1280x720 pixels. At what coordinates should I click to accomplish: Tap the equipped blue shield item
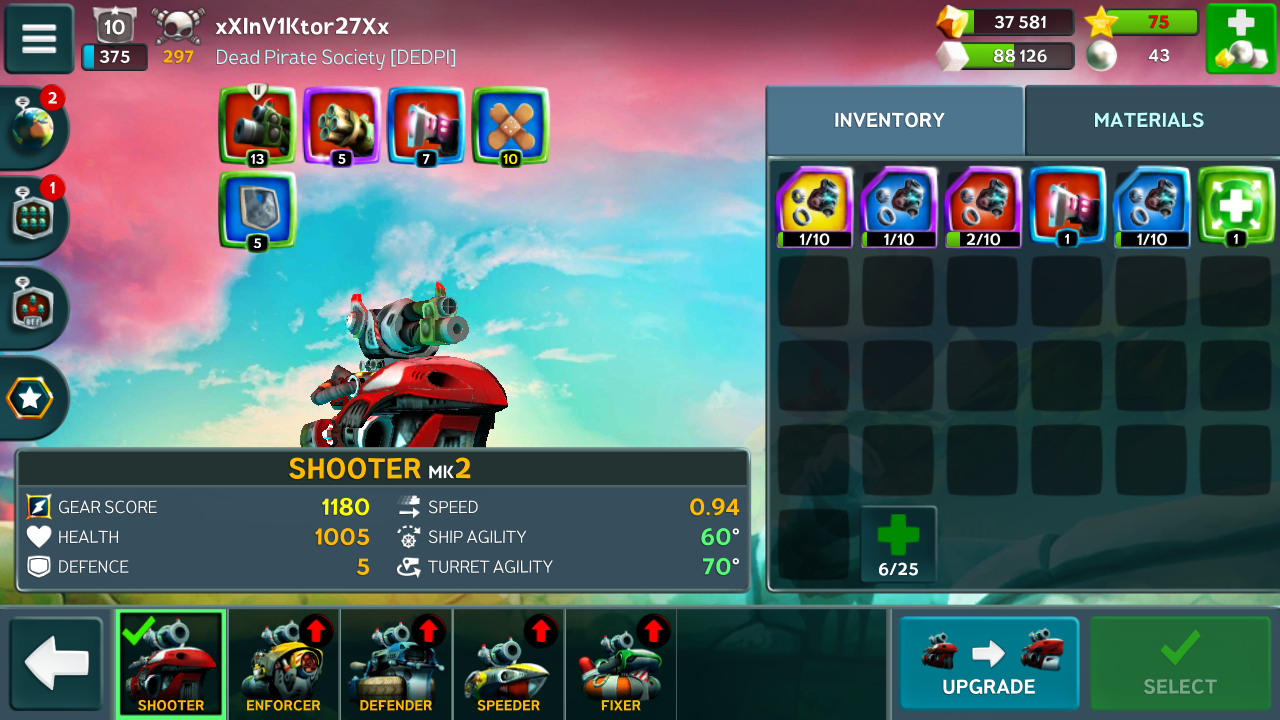(x=257, y=210)
